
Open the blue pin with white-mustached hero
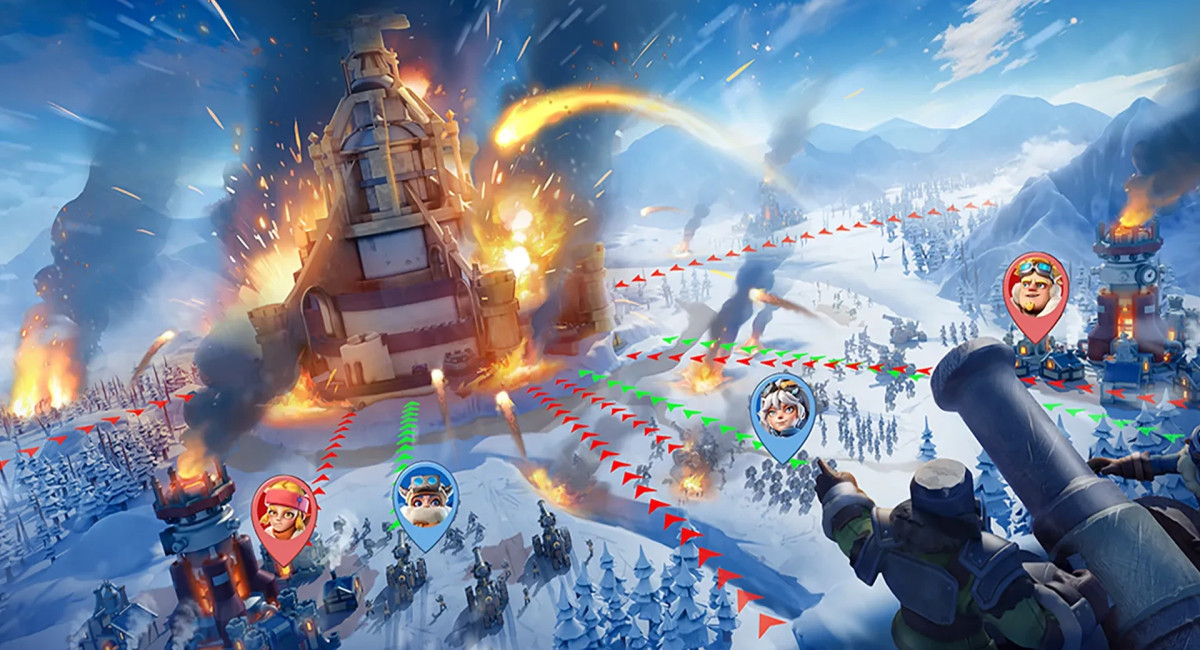[x=427, y=497]
